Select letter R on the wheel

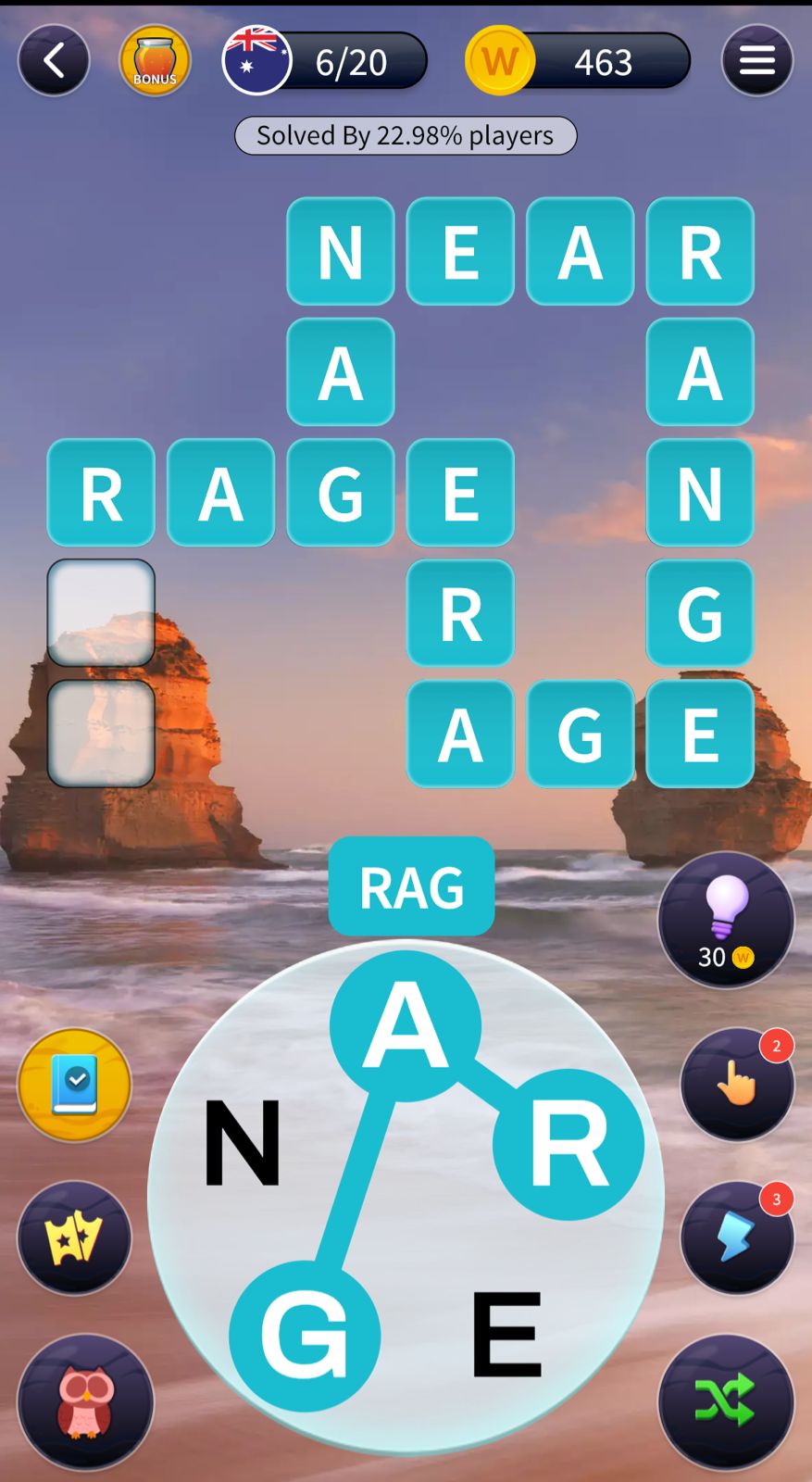[568, 1144]
